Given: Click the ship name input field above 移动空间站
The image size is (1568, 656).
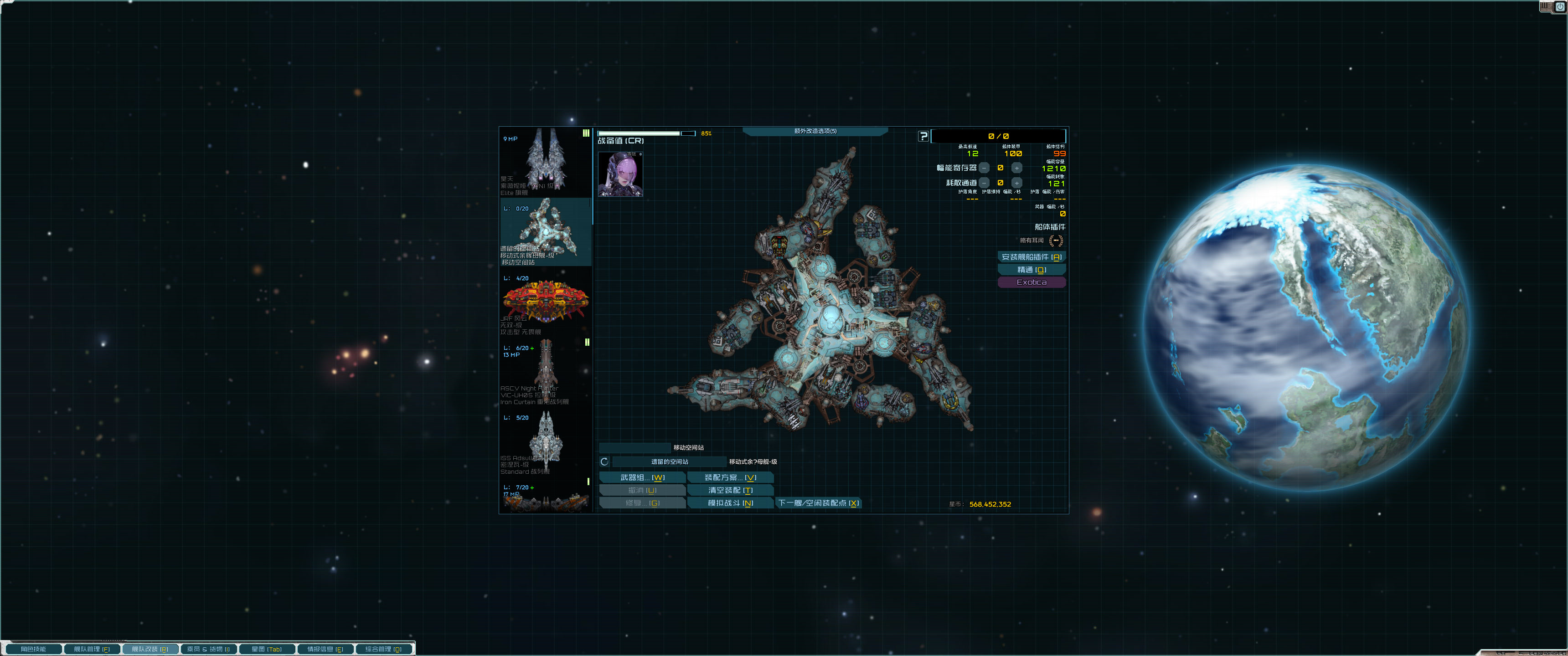Looking at the screenshot, I should (x=635, y=447).
